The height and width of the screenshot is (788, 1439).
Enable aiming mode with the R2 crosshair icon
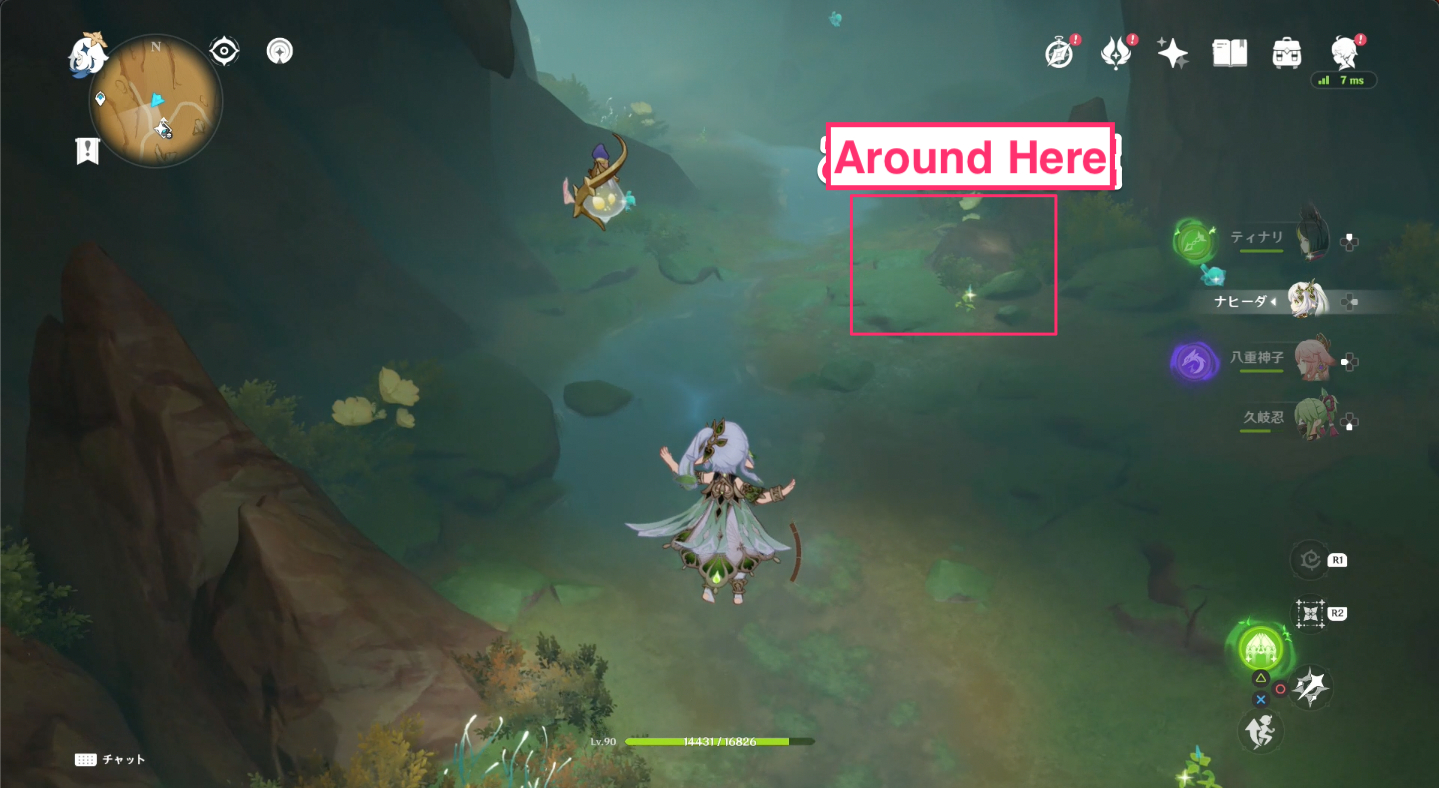tap(1311, 614)
